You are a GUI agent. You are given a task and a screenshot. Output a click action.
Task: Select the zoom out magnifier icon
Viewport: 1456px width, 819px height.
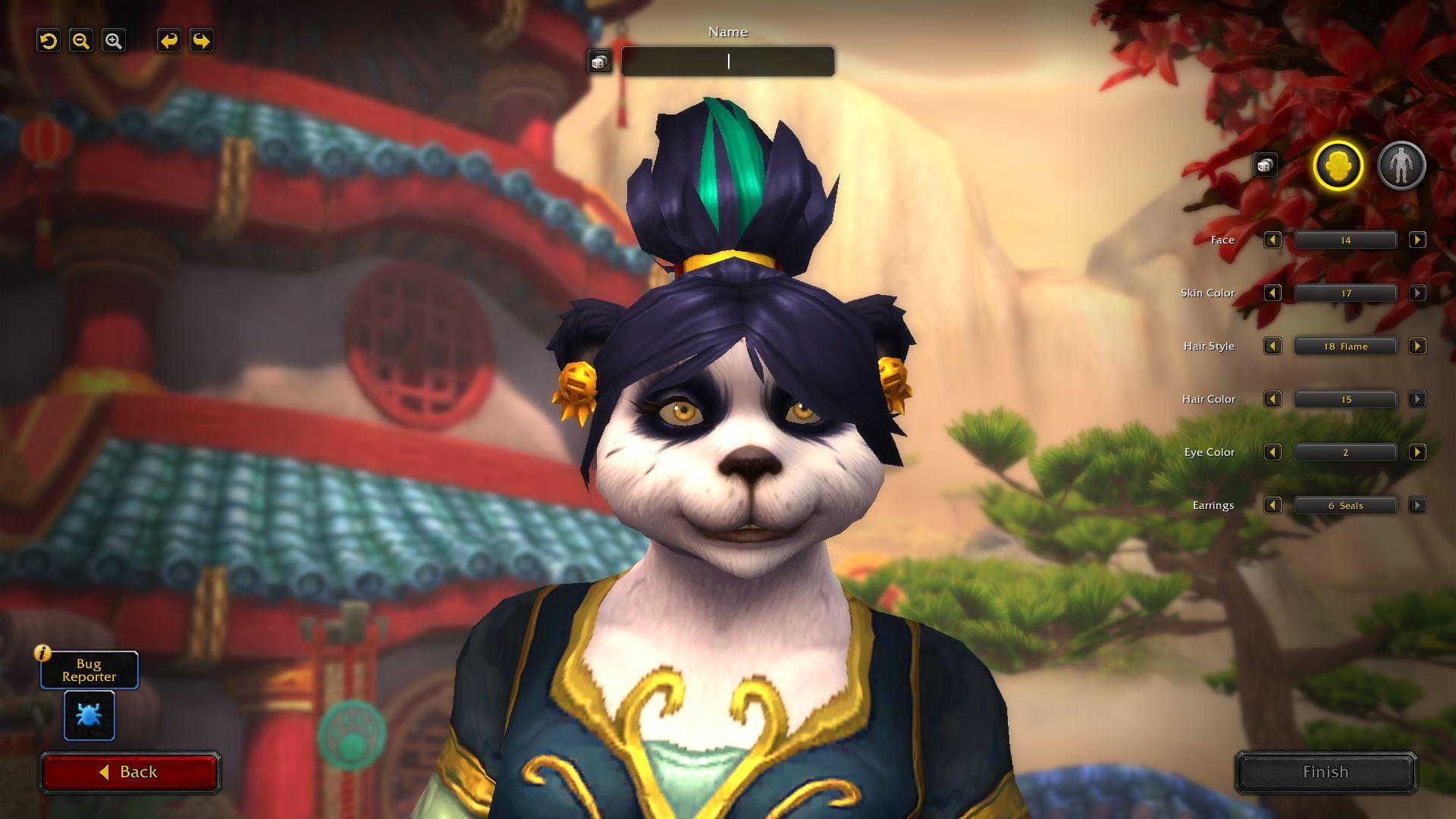[x=81, y=40]
